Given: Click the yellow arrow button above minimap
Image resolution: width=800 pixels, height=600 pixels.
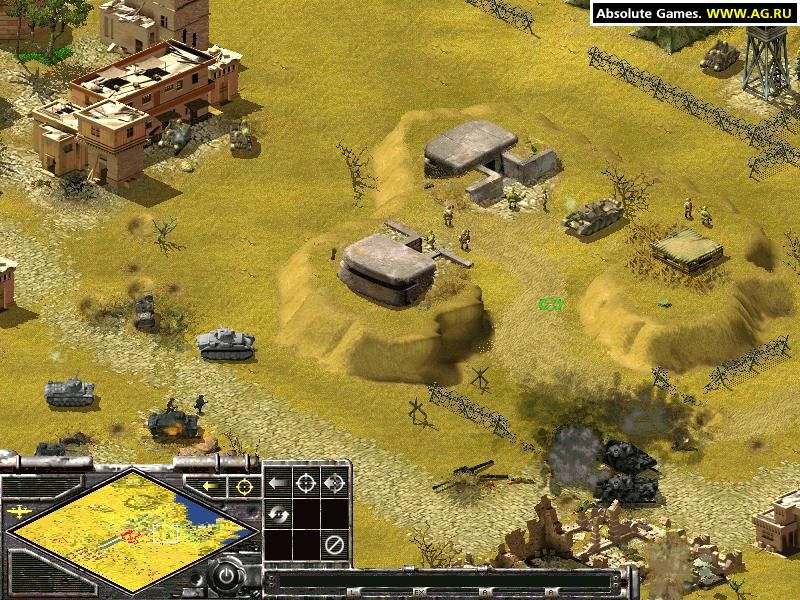Looking at the screenshot, I should (x=211, y=486).
